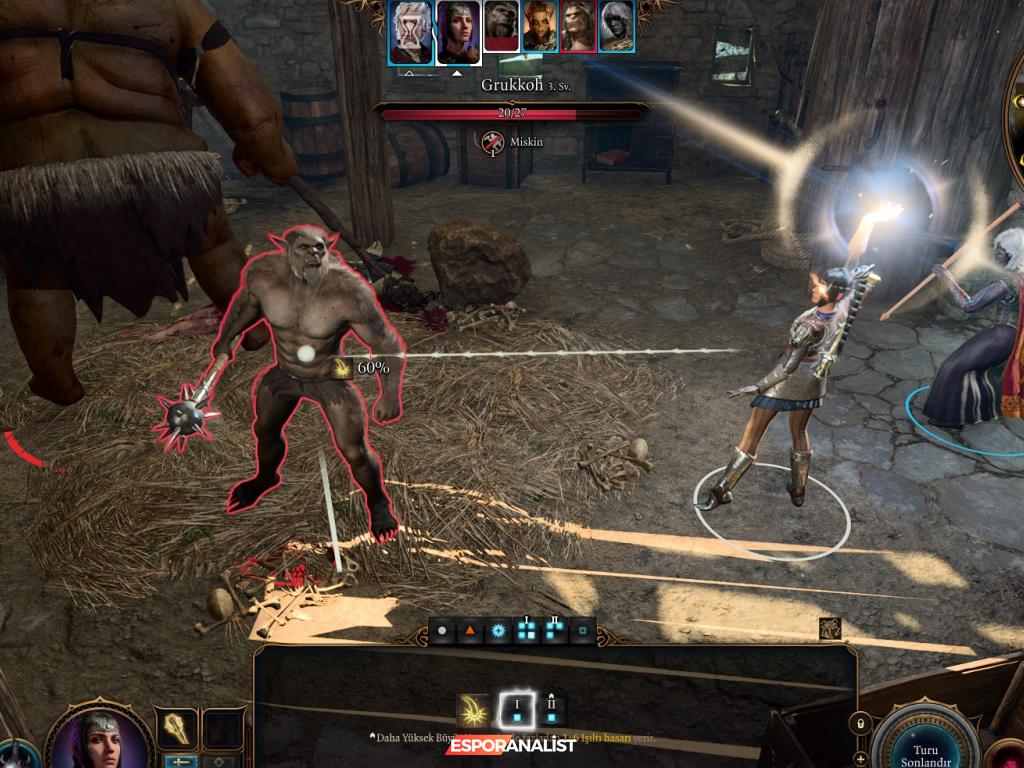
Task: Select the orange triangle bonus action filter
Action: point(469,632)
